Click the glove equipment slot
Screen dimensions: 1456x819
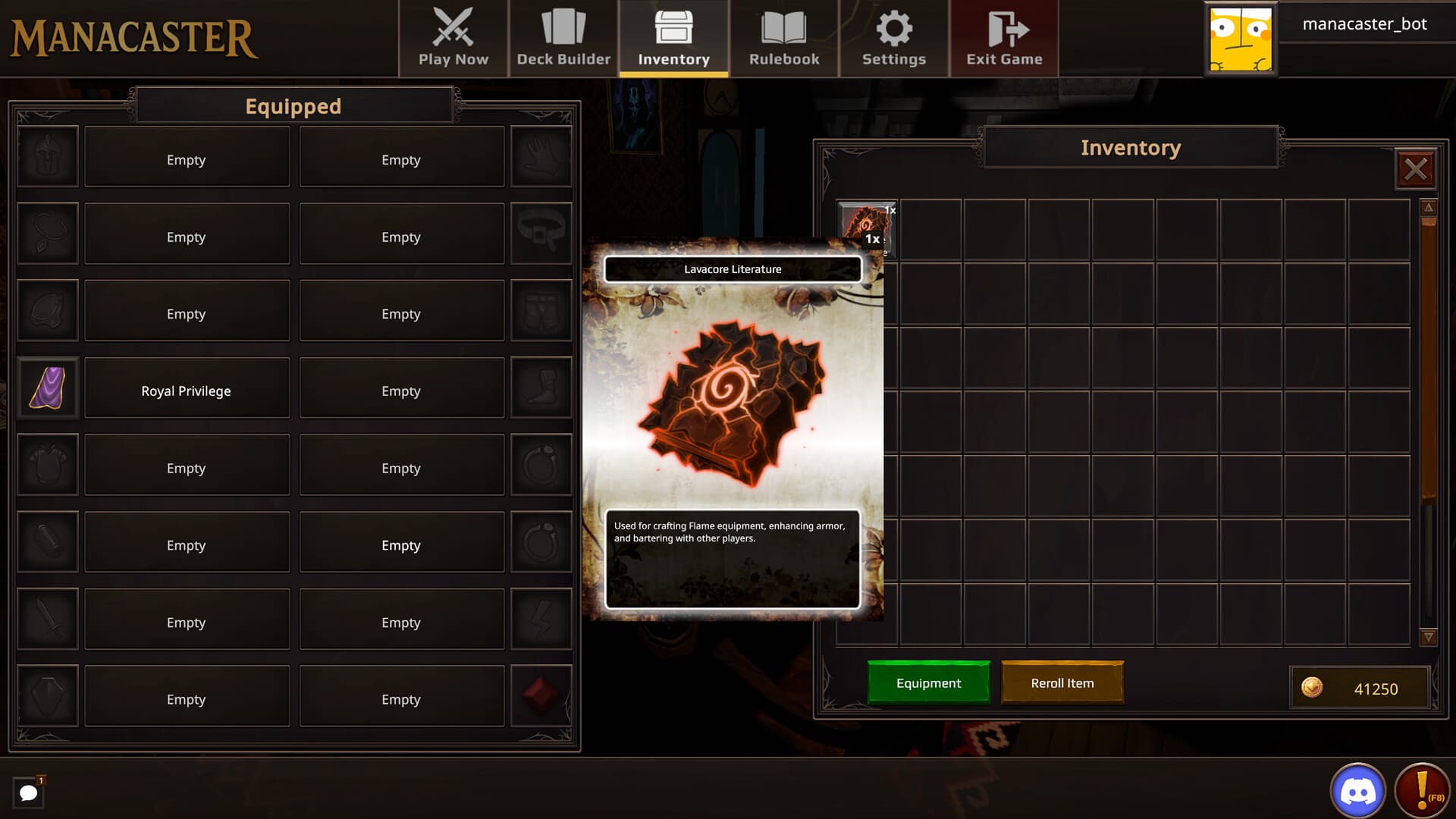(541, 157)
